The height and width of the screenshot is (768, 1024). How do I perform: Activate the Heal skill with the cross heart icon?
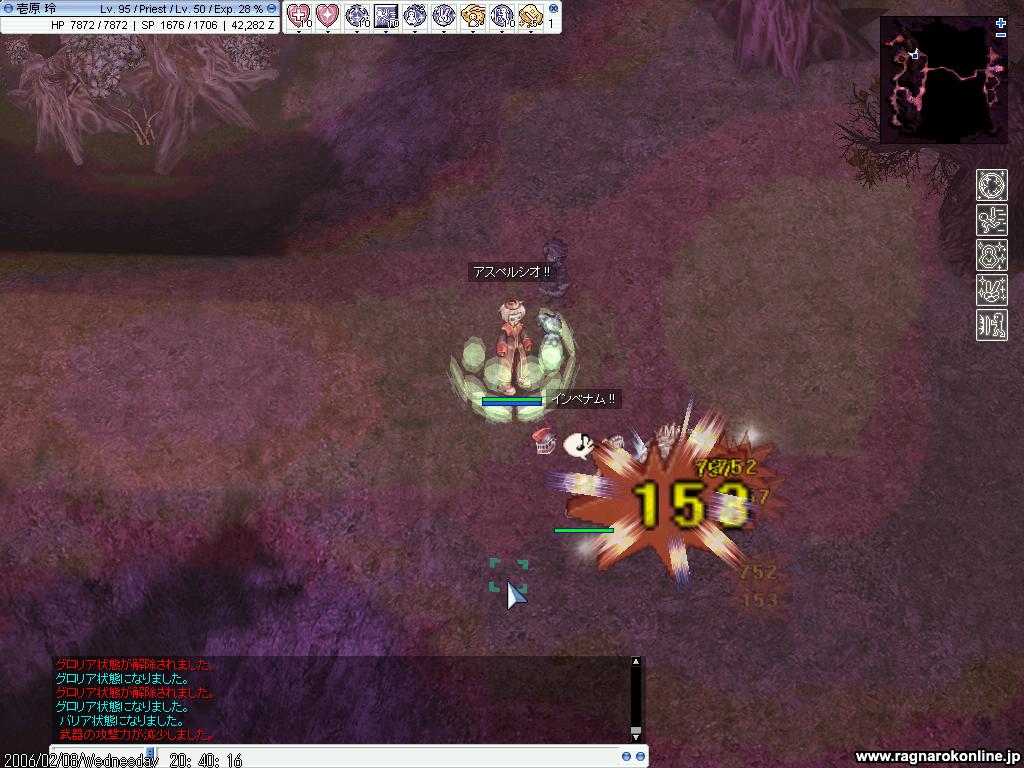(298, 15)
